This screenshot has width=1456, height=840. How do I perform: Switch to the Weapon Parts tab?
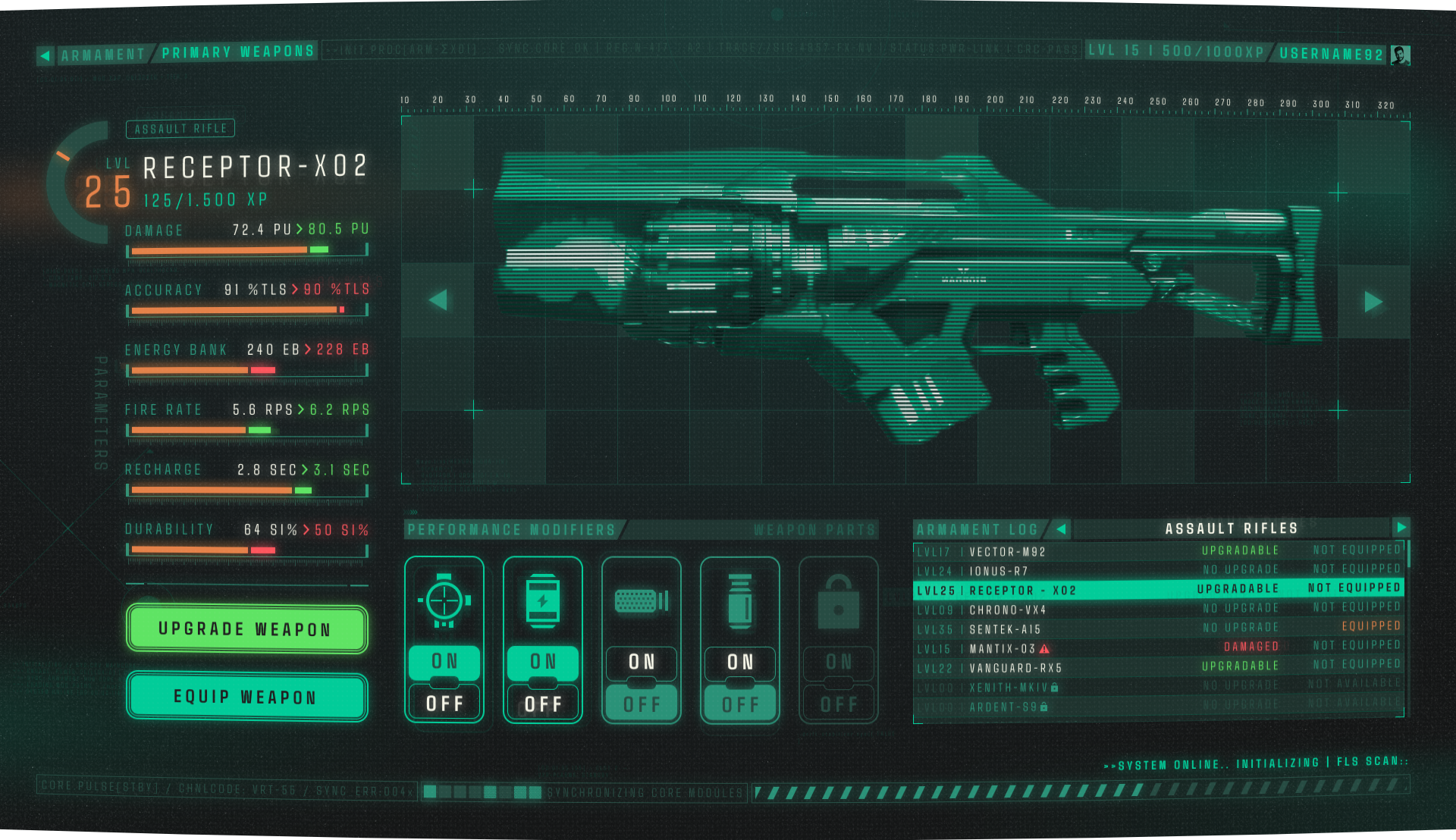(814, 530)
